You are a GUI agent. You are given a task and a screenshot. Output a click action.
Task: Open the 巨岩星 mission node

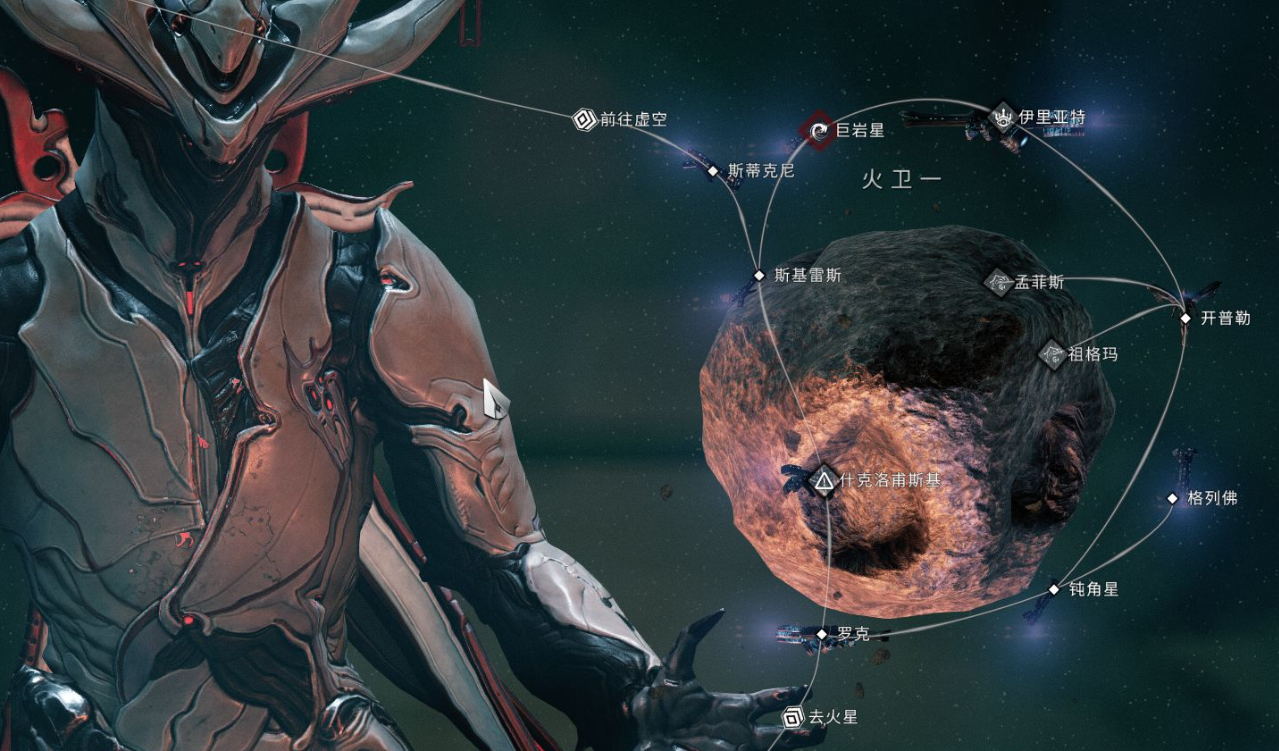click(819, 130)
